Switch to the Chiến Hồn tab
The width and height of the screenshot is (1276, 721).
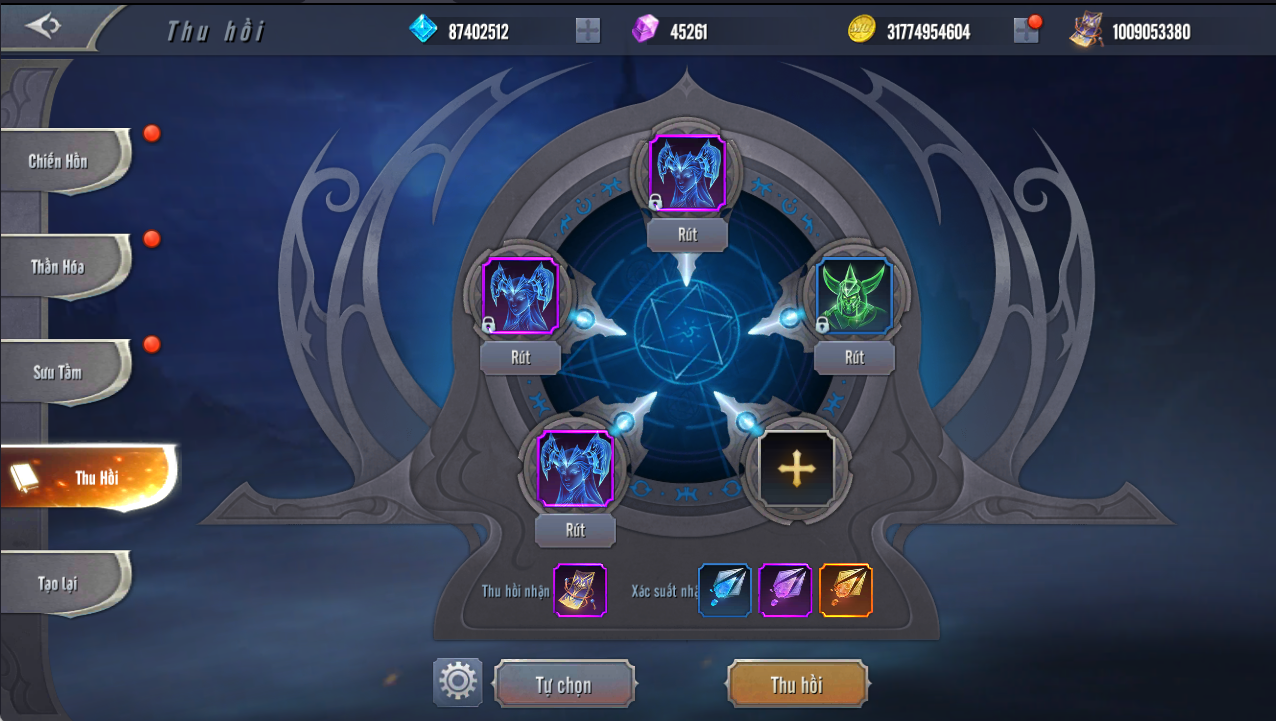(x=62, y=161)
